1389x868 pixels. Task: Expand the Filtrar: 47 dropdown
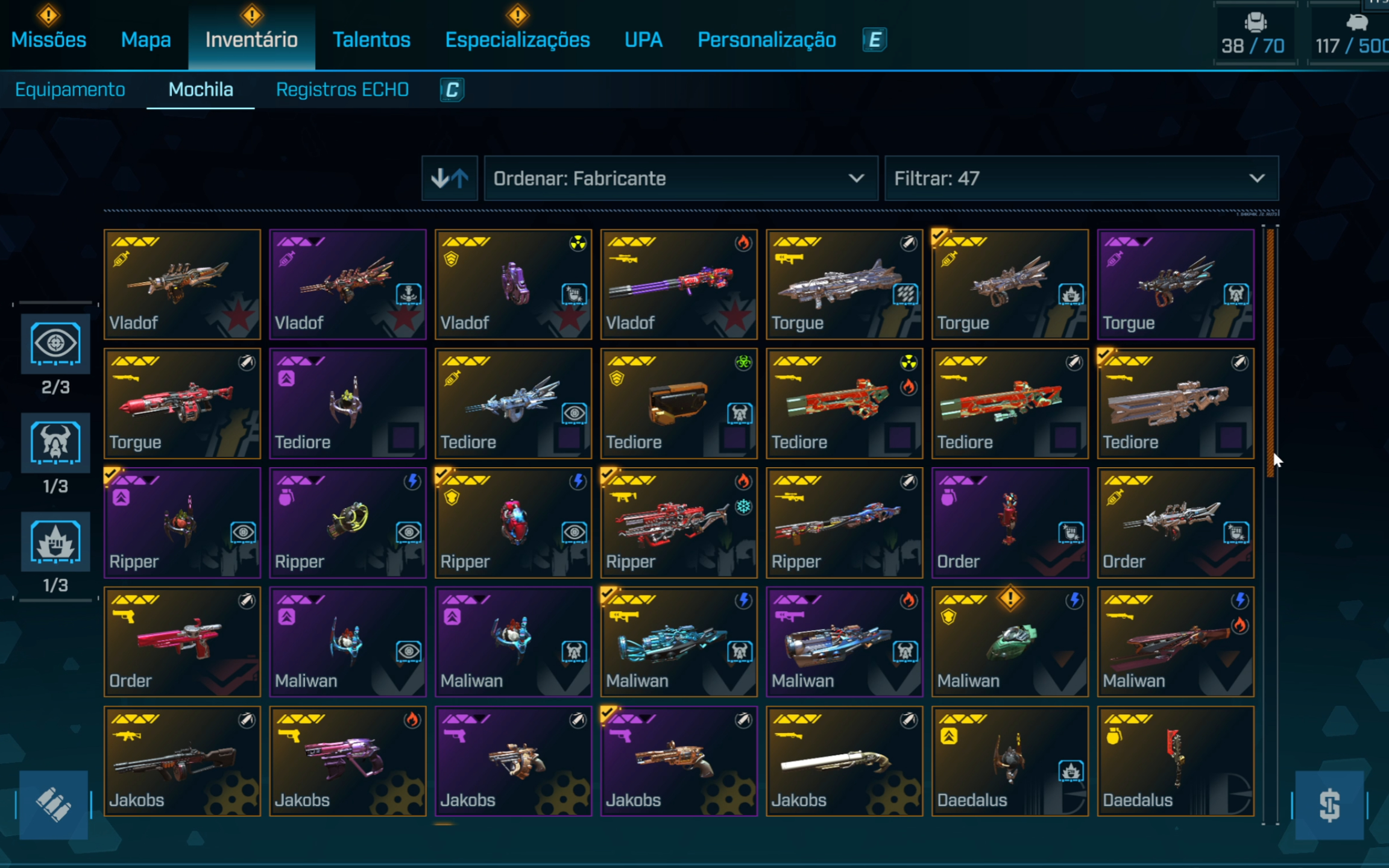click(1080, 178)
